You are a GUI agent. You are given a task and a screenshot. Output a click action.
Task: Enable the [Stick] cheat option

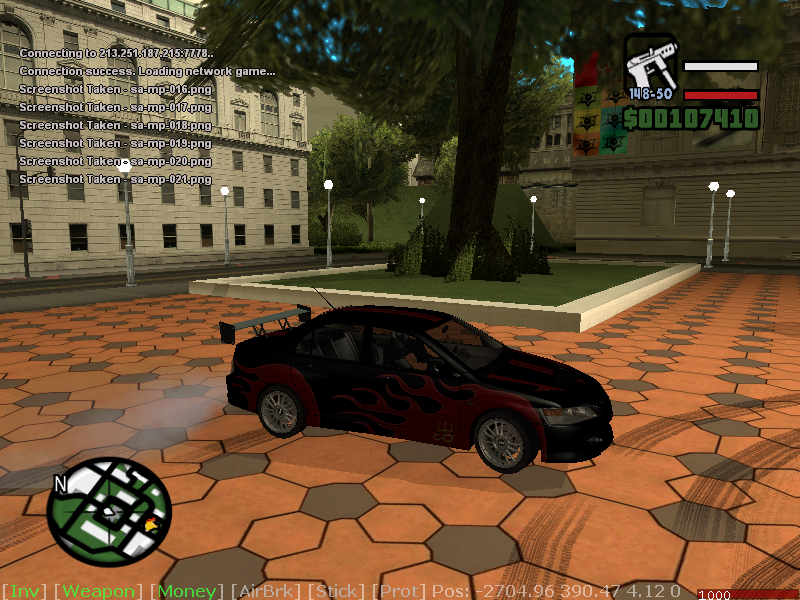337,591
